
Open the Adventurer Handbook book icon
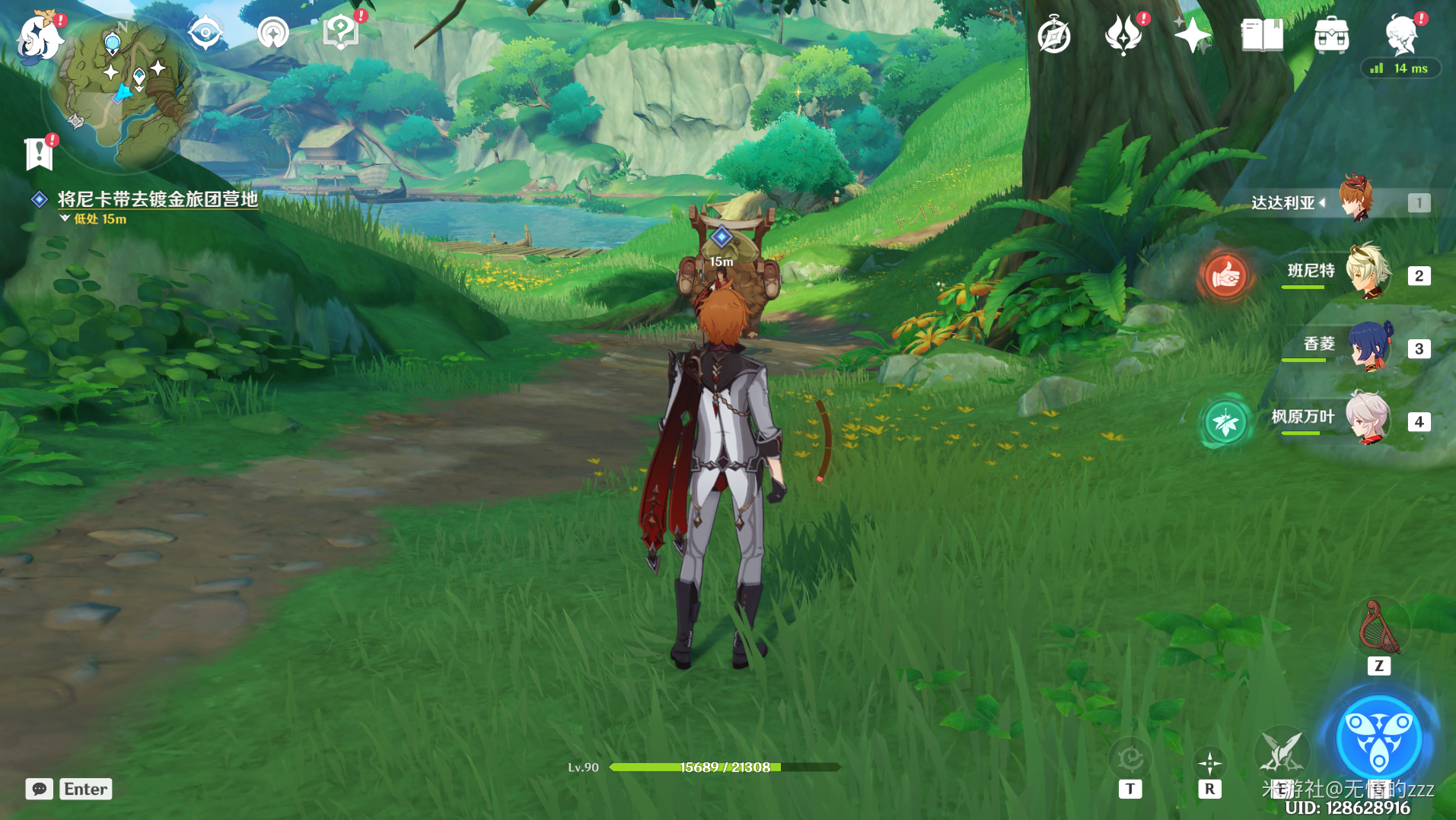click(1262, 35)
